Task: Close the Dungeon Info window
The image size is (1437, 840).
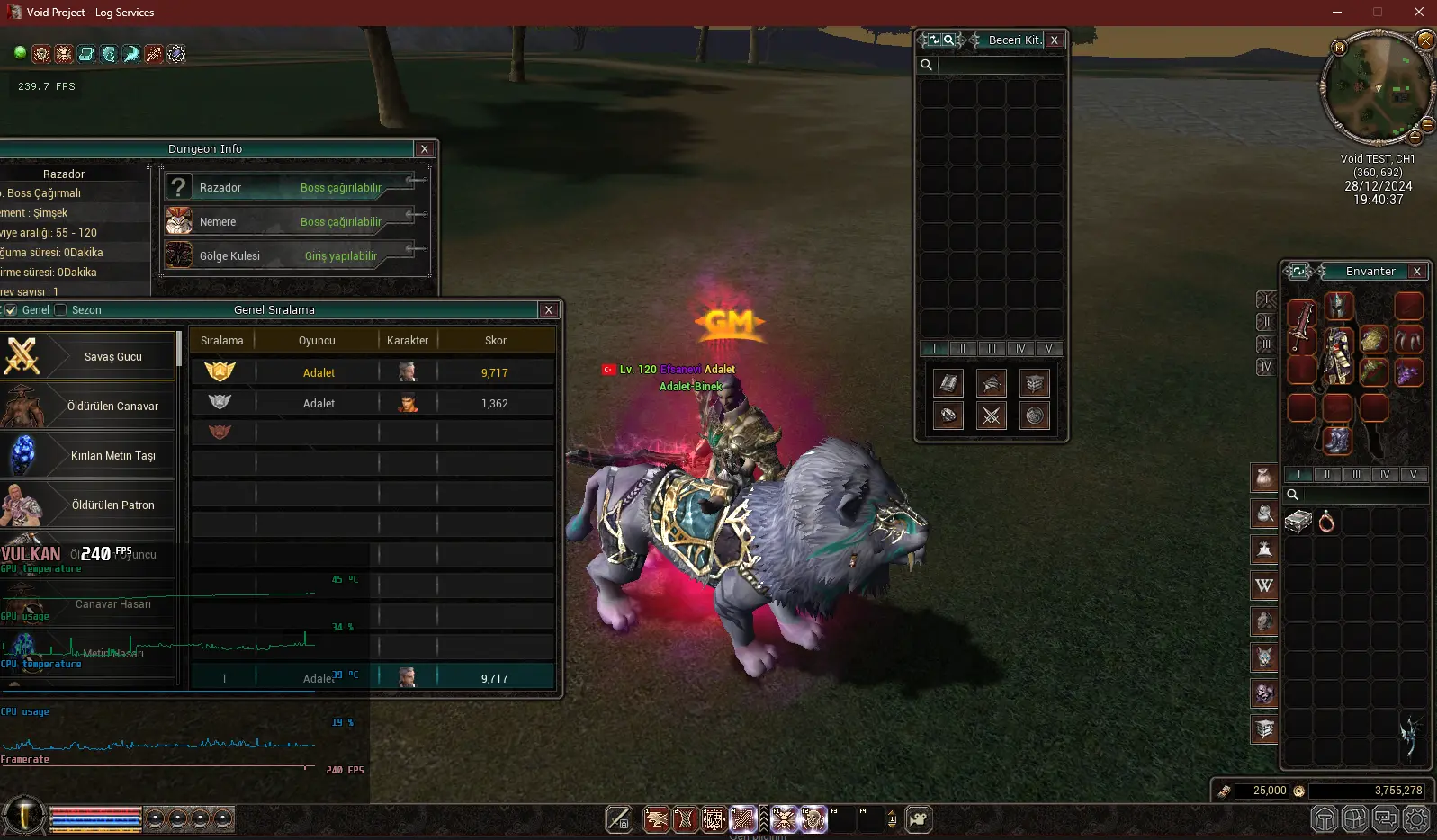Action: click(425, 149)
